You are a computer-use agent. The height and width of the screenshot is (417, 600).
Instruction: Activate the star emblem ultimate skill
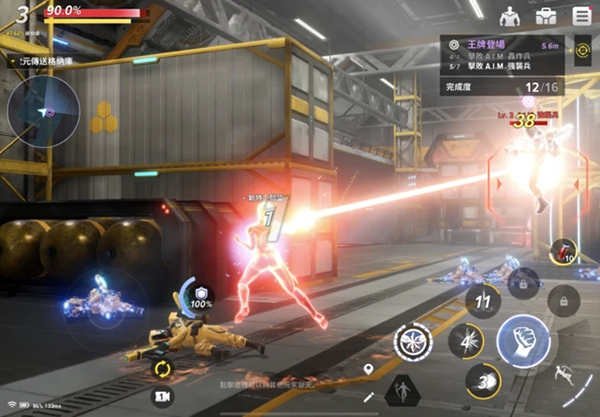[411, 341]
